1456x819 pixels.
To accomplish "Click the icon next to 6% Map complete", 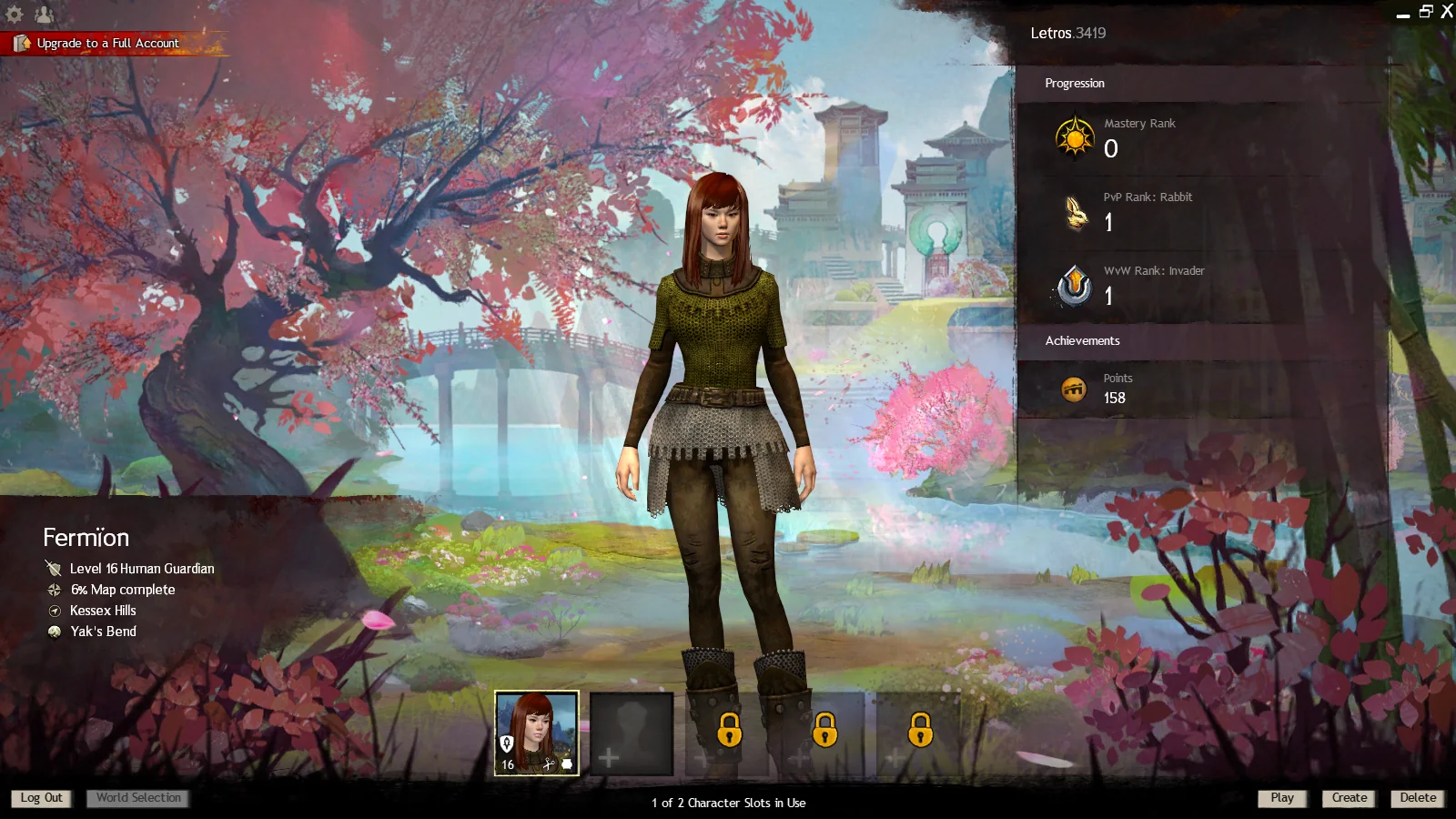I will coord(53,590).
